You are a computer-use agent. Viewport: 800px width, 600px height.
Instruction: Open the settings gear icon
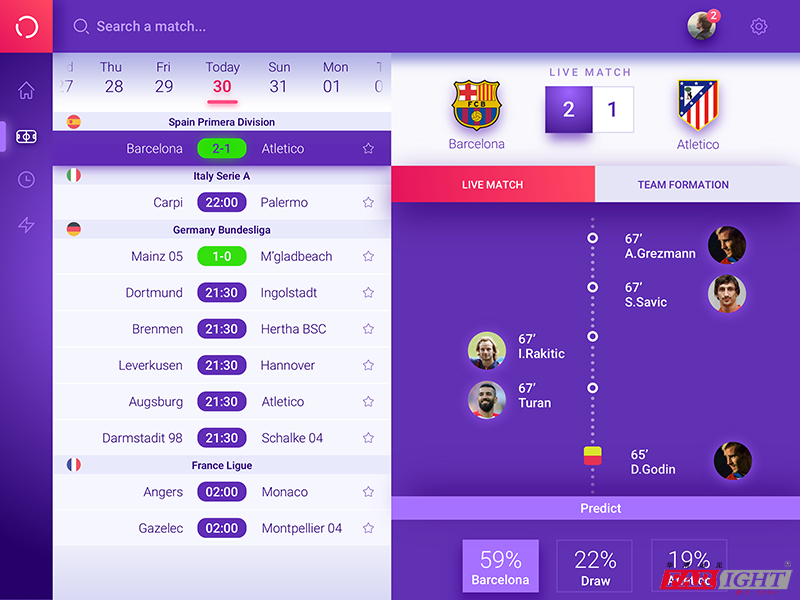click(759, 27)
